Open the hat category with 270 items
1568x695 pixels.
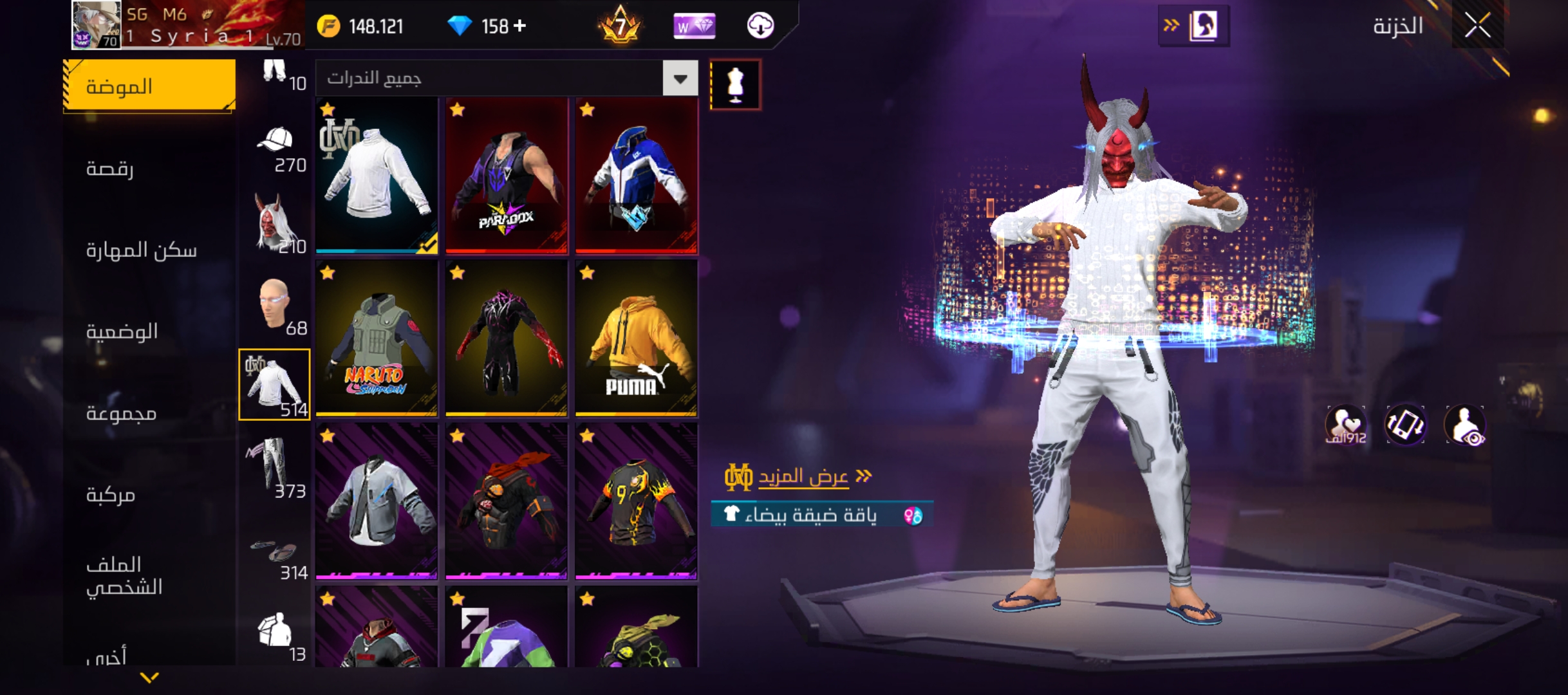pos(275,148)
